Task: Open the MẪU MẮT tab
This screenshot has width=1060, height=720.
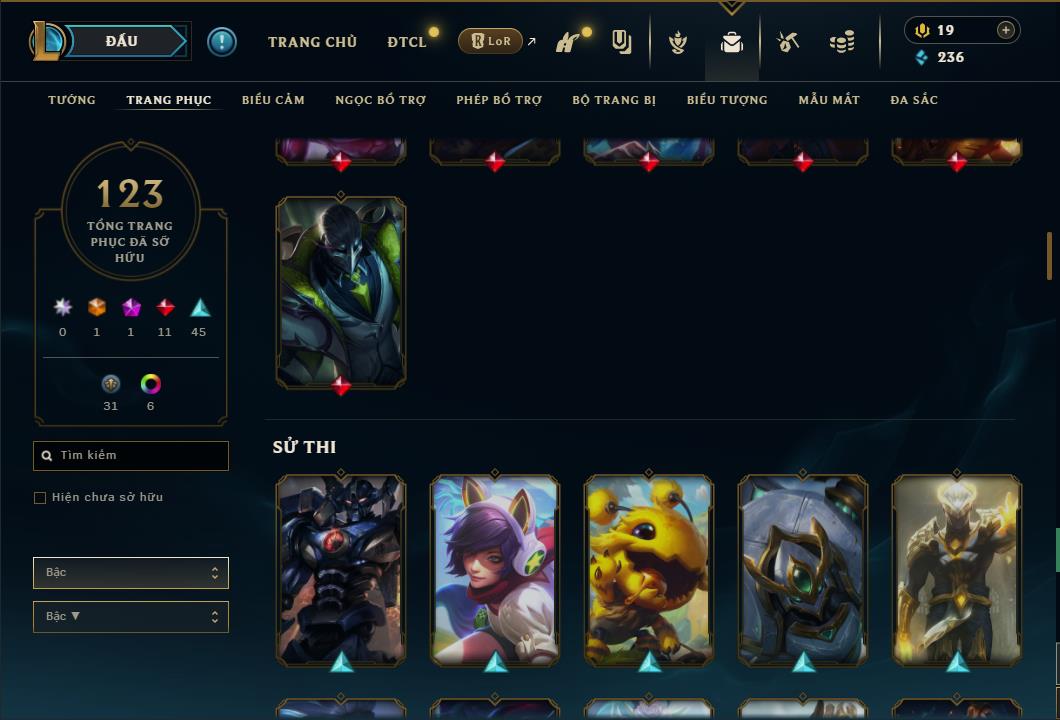Action: (x=829, y=100)
